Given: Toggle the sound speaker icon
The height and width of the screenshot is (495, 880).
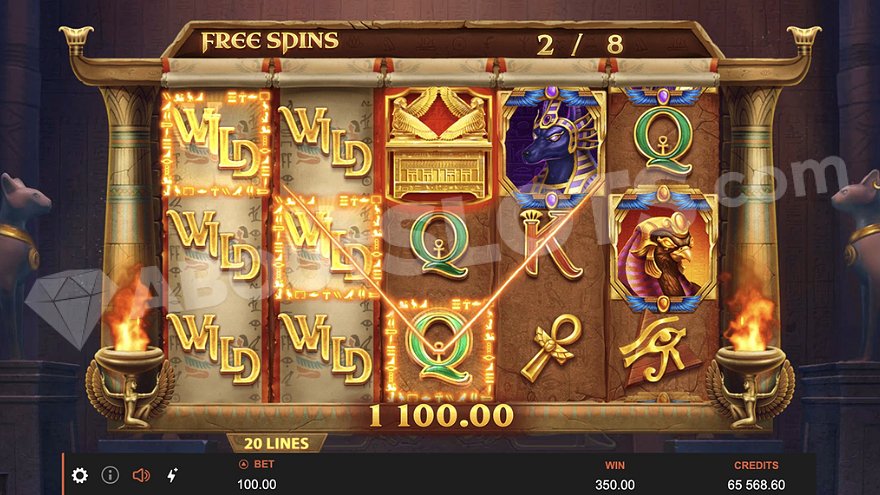Looking at the screenshot, I should click(141, 475).
